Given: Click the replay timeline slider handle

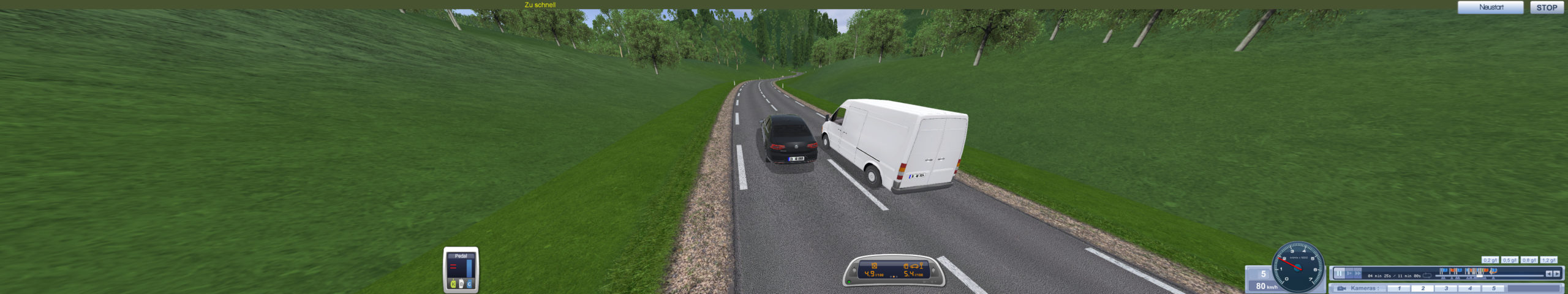Looking at the screenshot, I should point(1480,276).
